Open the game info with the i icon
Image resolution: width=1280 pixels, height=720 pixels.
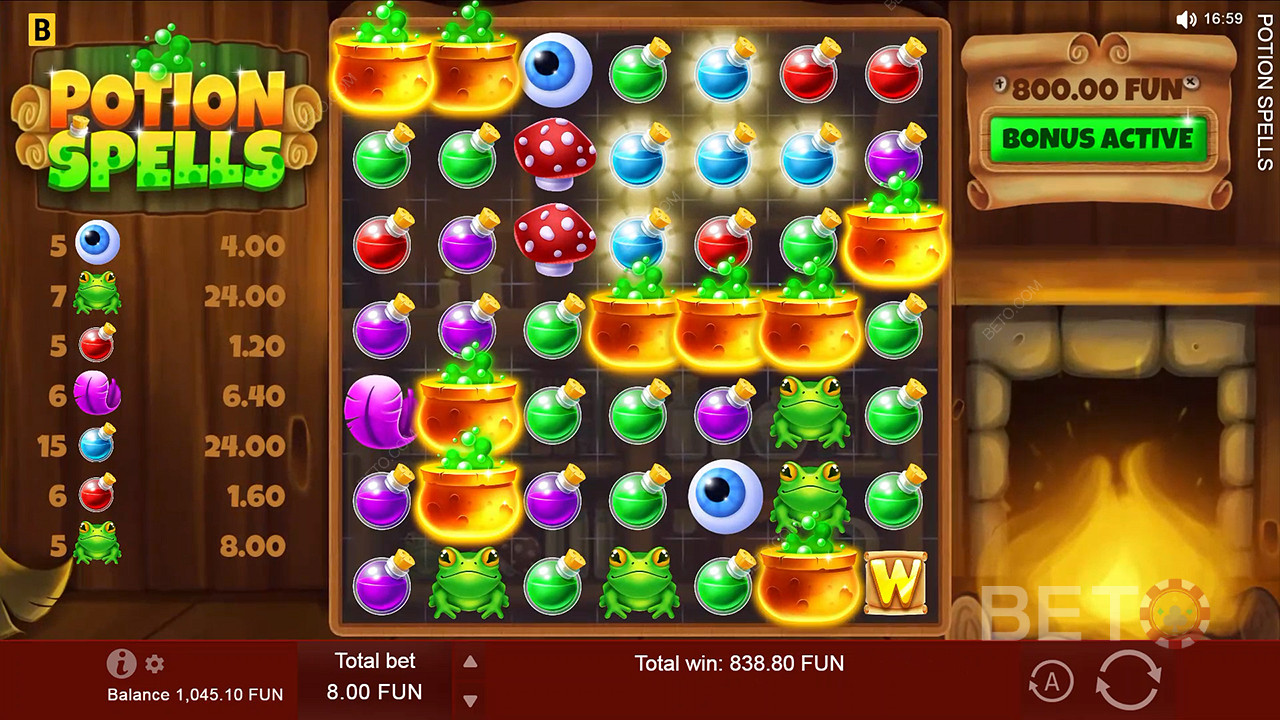(x=121, y=663)
